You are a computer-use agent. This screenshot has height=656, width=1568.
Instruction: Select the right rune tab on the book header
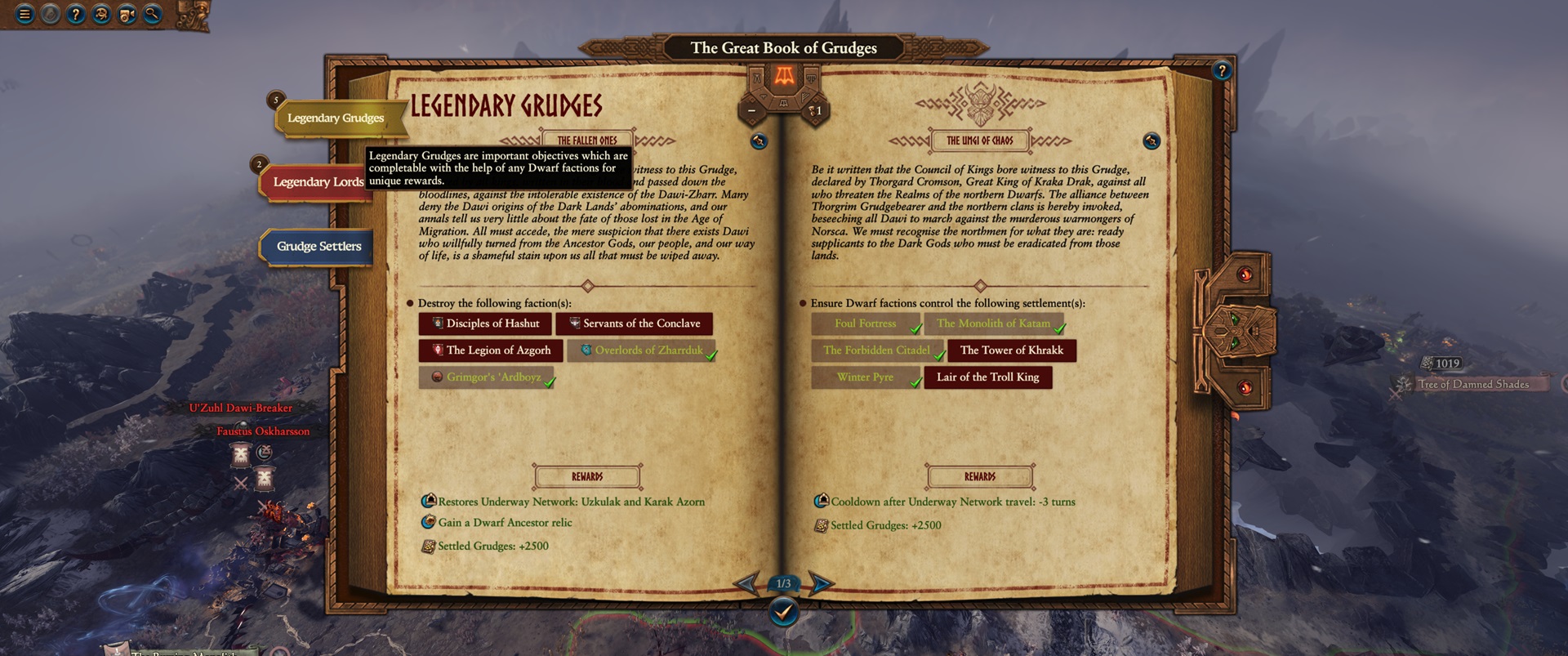coord(811,78)
